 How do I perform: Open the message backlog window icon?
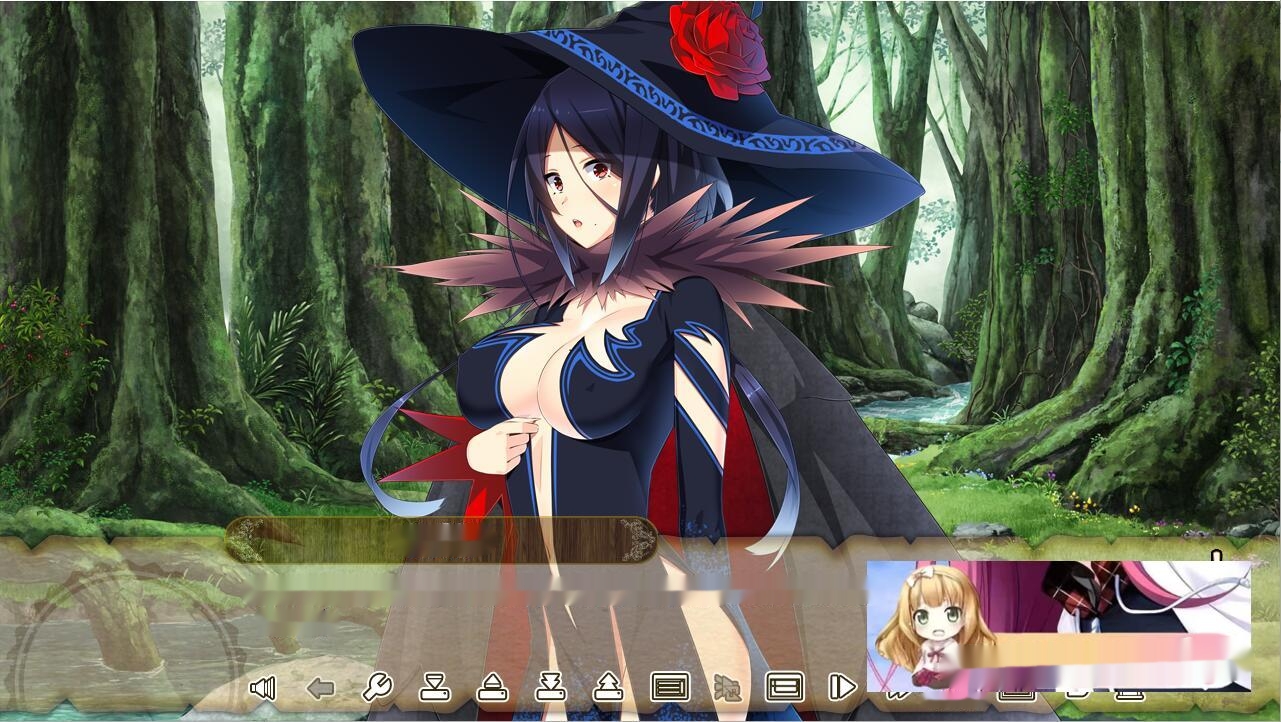click(x=668, y=687)
